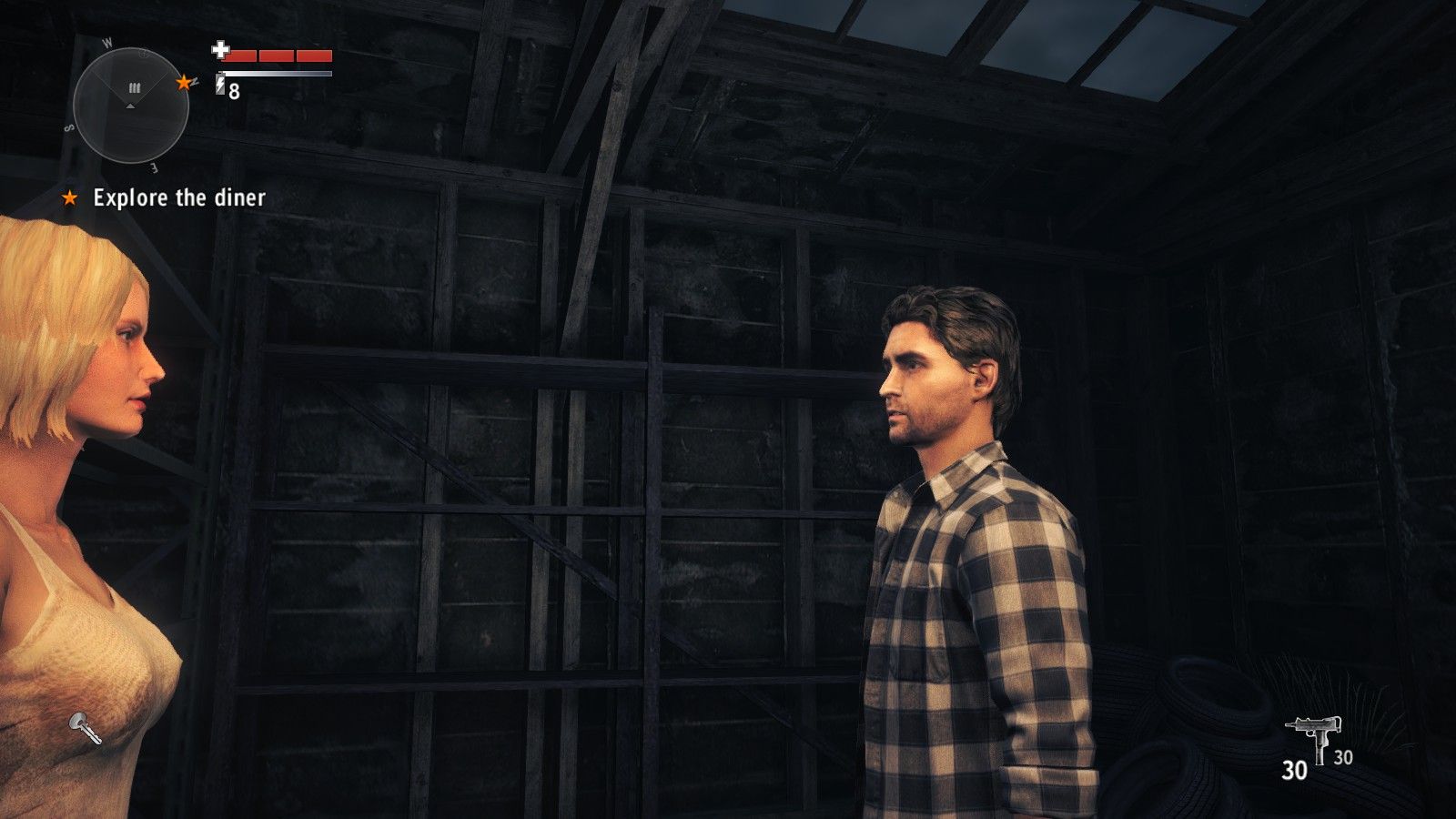Click the player direction arrow inside the compass
The height and width of the screenshot is (819, 1456).
point(131,106)
